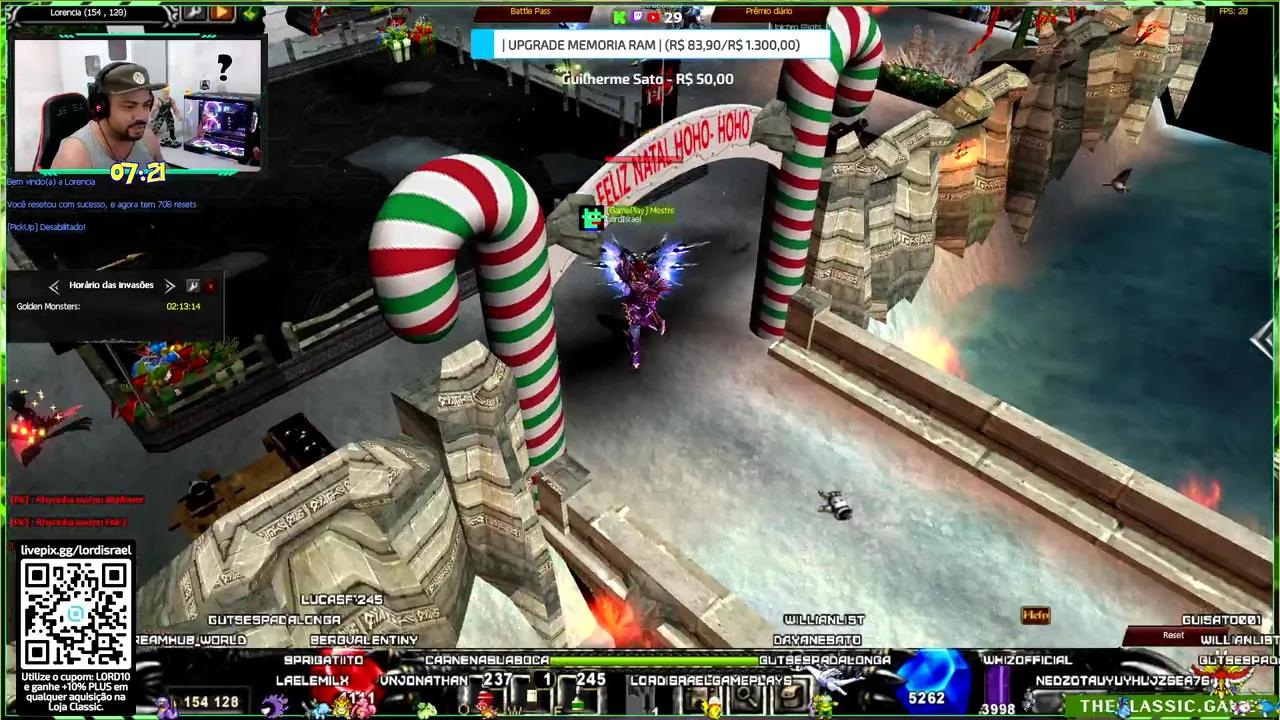Select the orange play arrow in the top bar

pyautogui.click(x=221, y=13)
